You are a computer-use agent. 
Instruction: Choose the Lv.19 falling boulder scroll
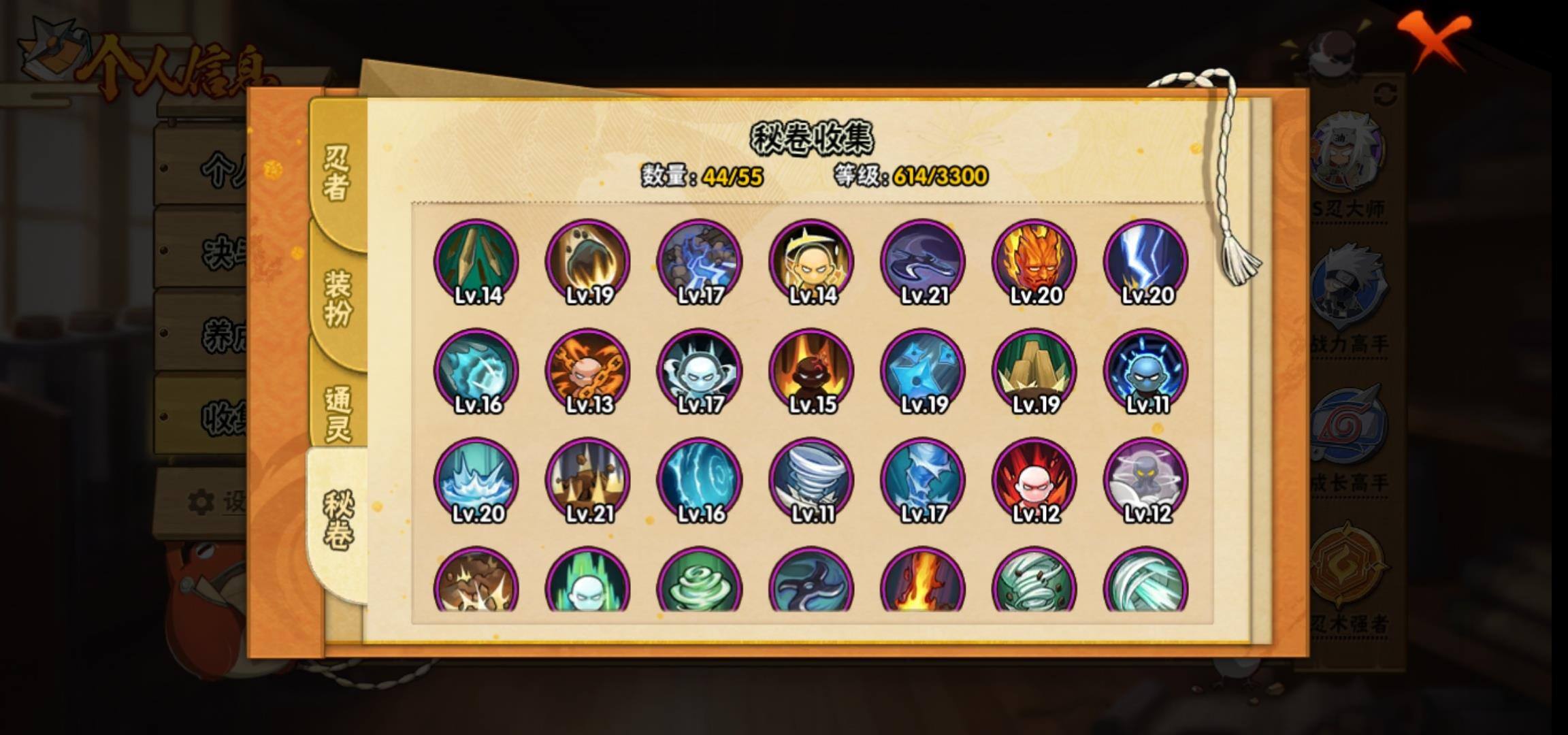click(588, 261)
